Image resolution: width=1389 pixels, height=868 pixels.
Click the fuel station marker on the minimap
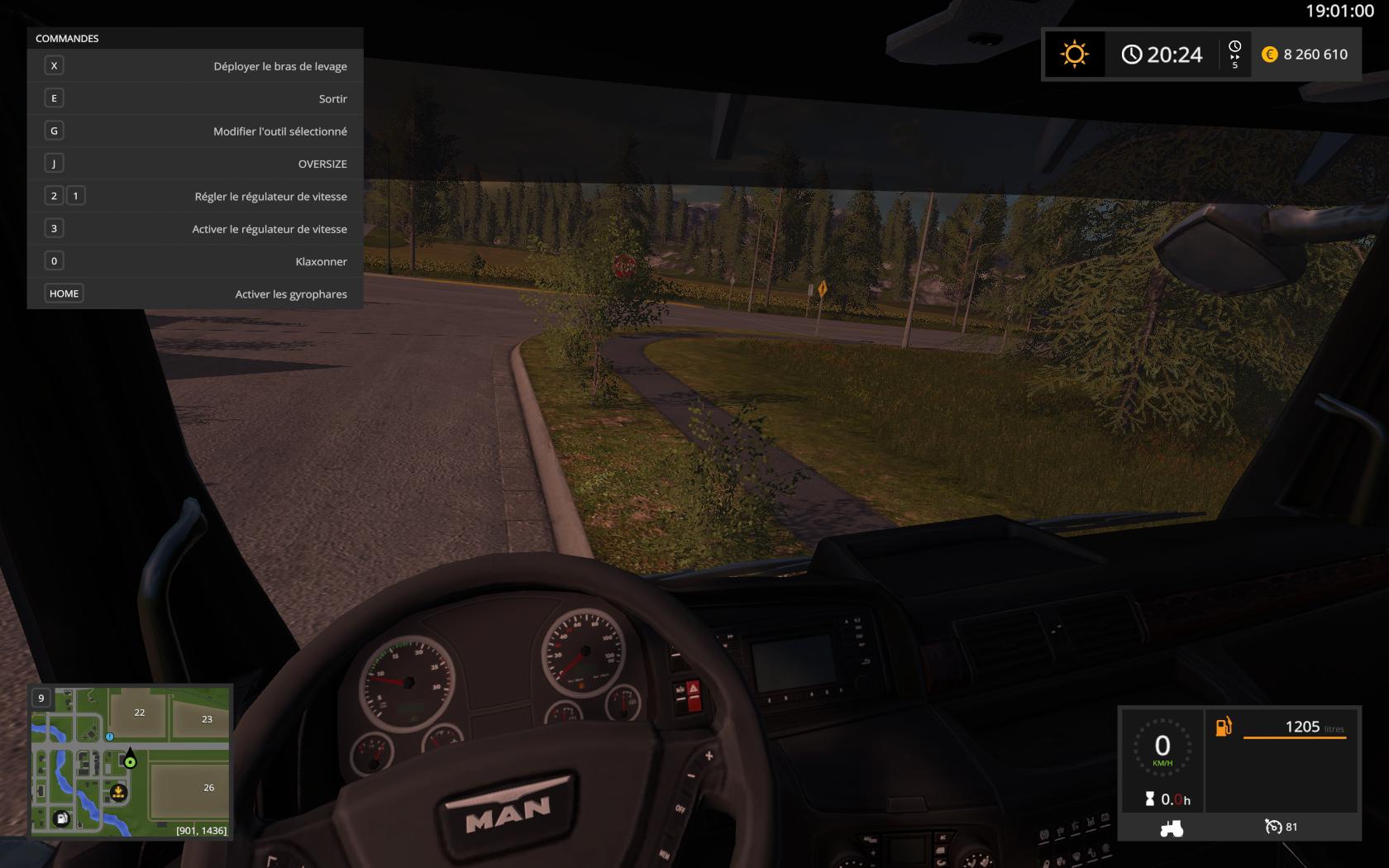[x=62, y=818]
